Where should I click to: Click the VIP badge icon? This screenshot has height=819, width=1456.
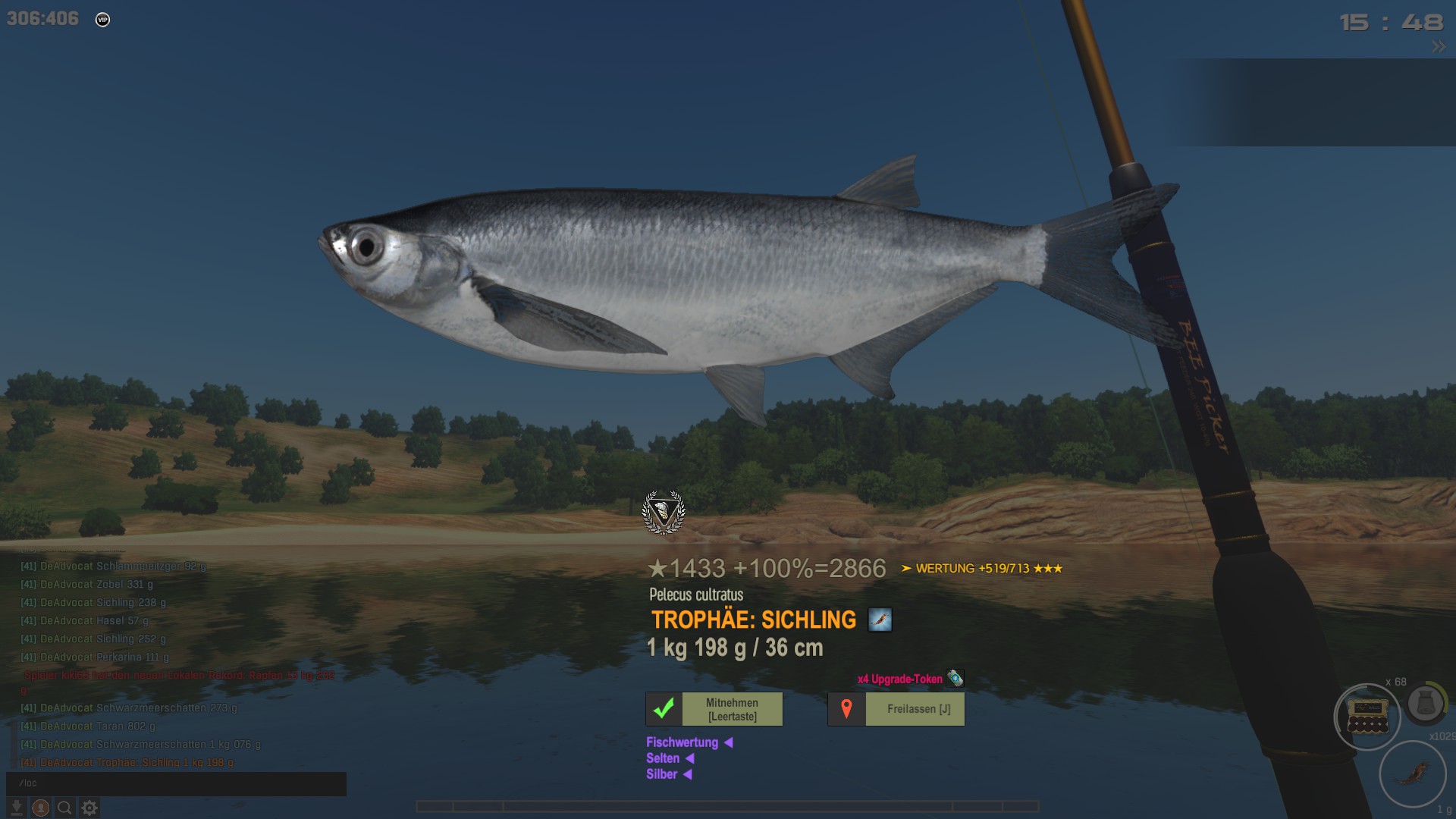click(102, 20)
